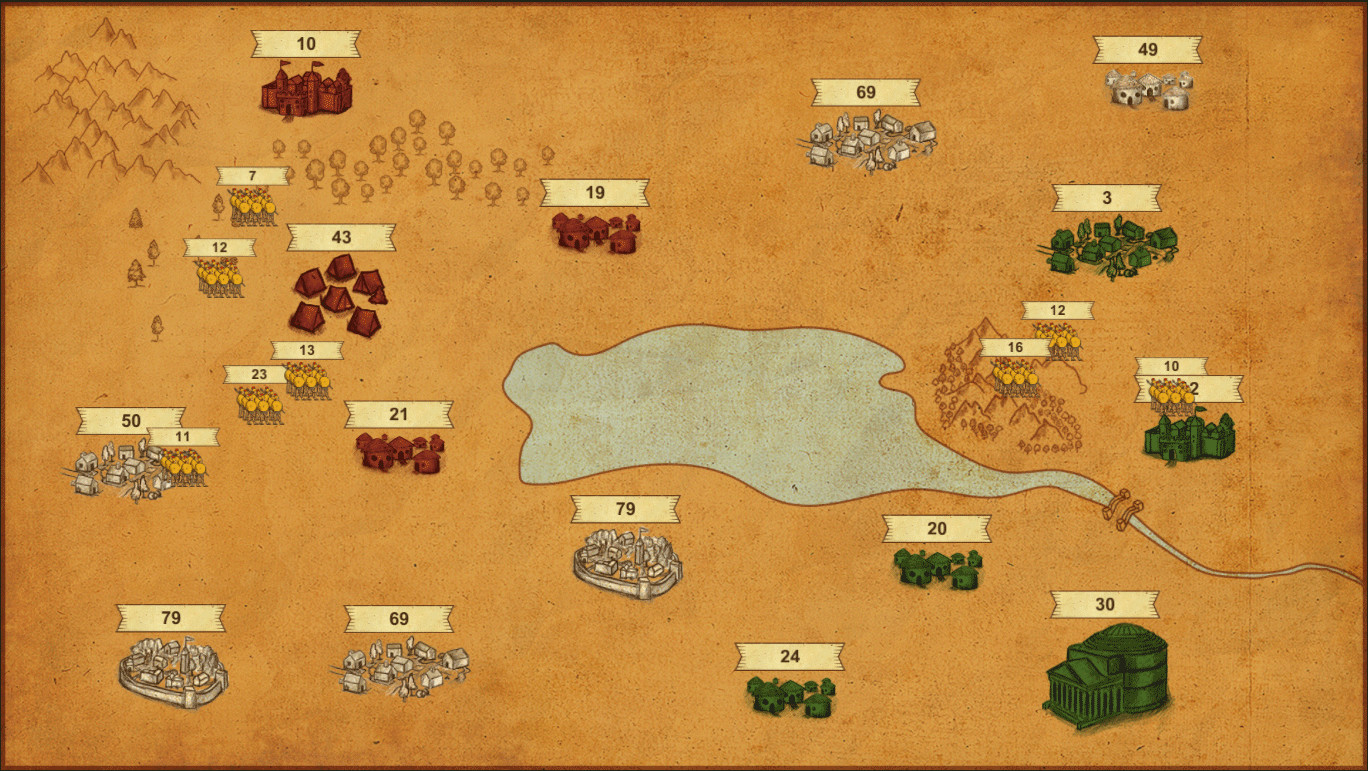Select the green village labeled 20

tap(935, 570)
